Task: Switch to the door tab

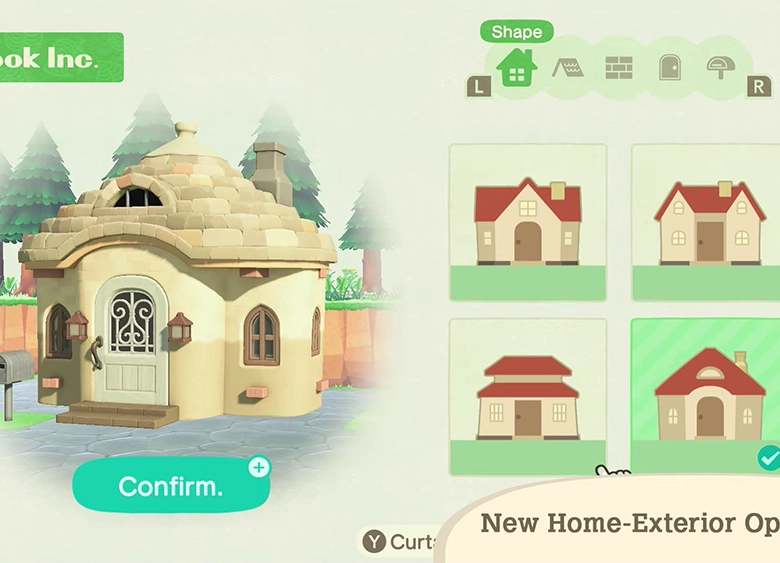Action: click(670, 68)
